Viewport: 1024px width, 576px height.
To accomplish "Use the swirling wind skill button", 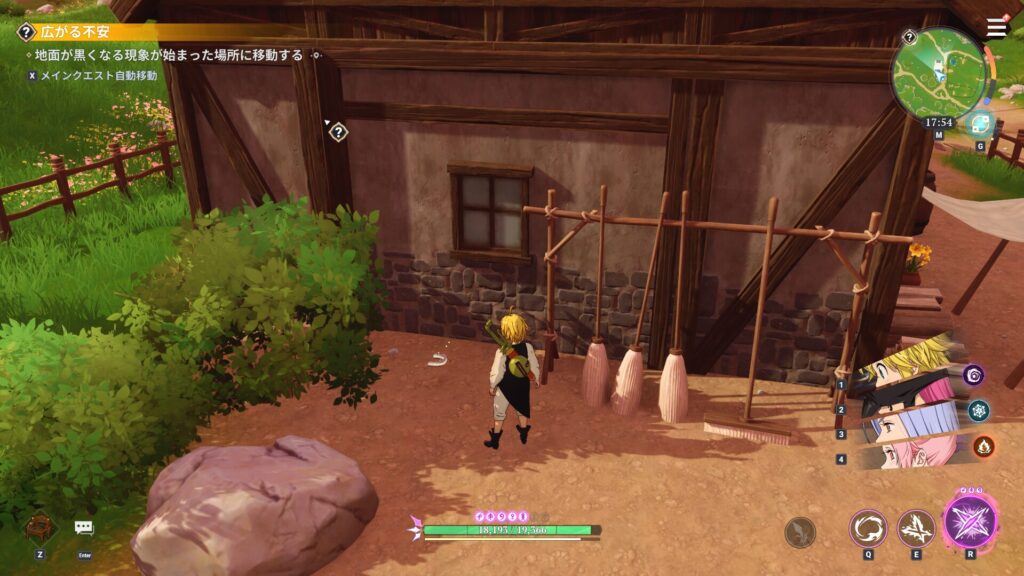I will tap(867, 527).
